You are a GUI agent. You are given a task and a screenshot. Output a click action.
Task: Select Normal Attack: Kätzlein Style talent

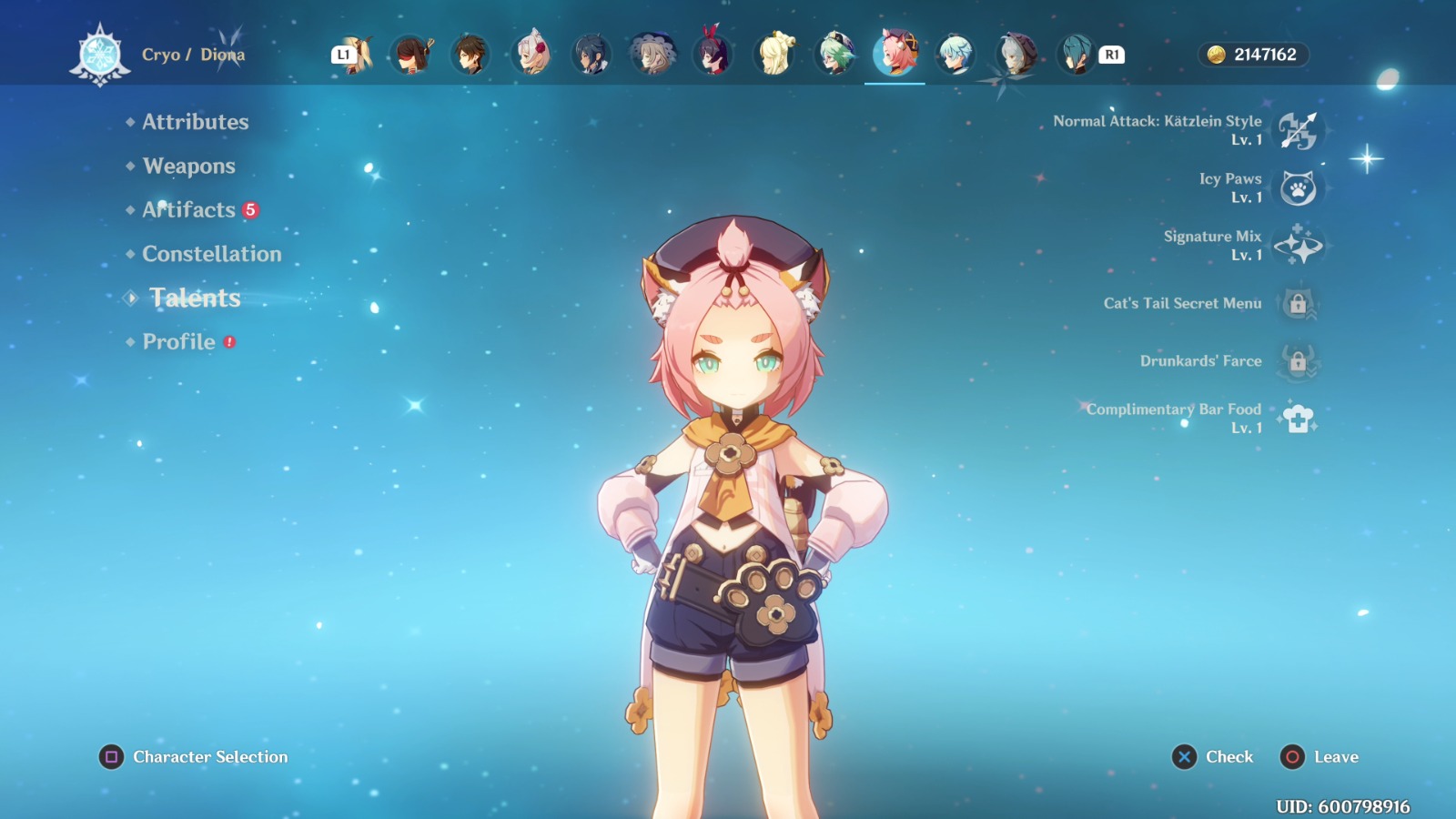coord(1298,131)
